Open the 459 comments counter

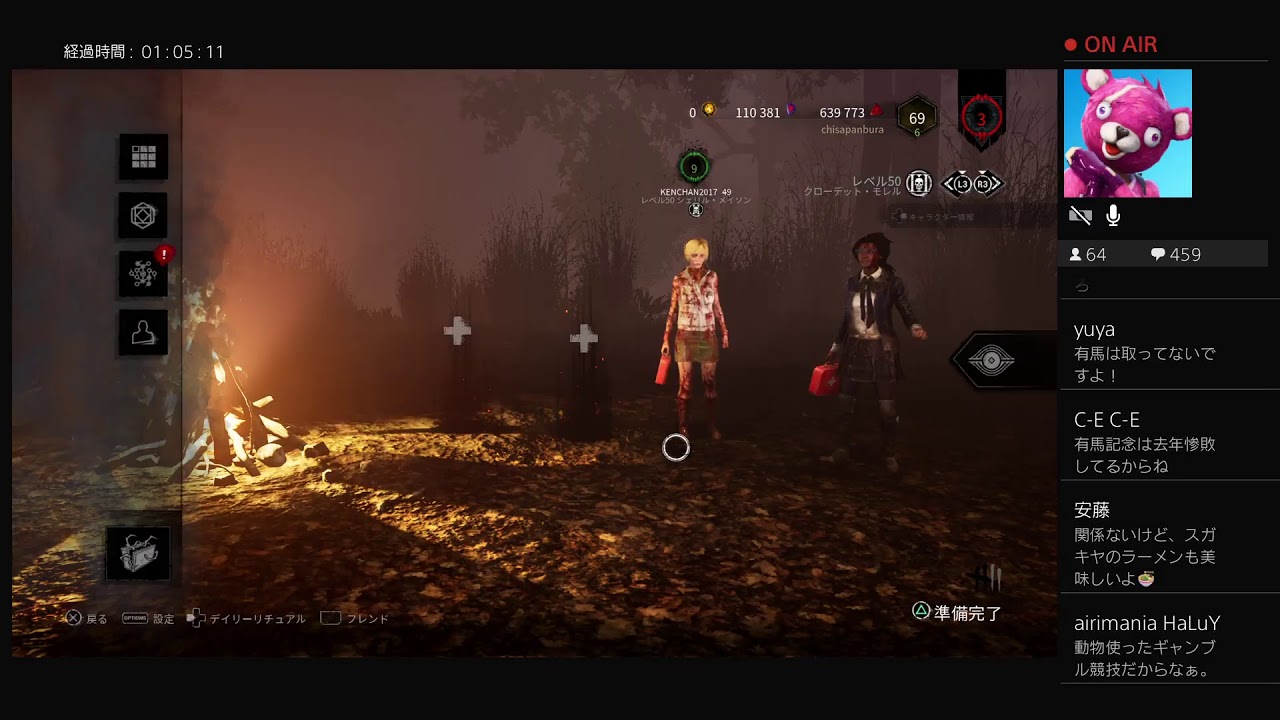point(1175,255)
